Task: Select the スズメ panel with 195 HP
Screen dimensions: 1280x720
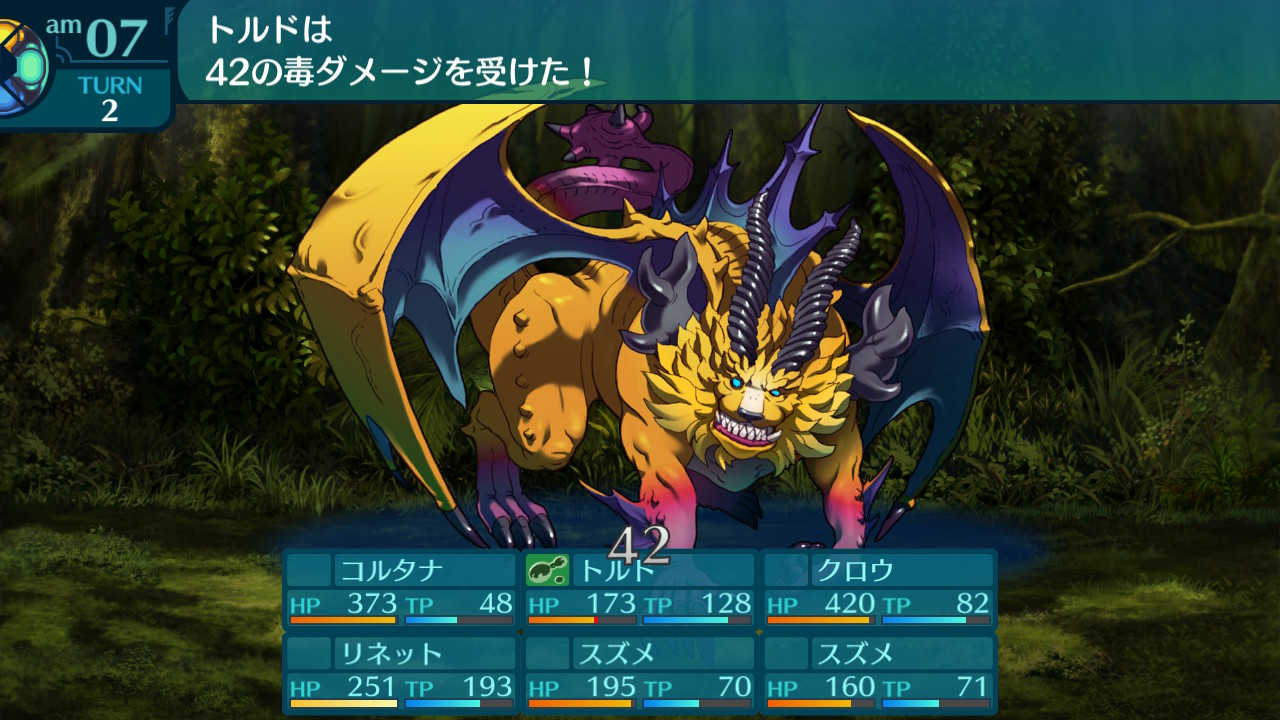Action: tap(640, 672)
